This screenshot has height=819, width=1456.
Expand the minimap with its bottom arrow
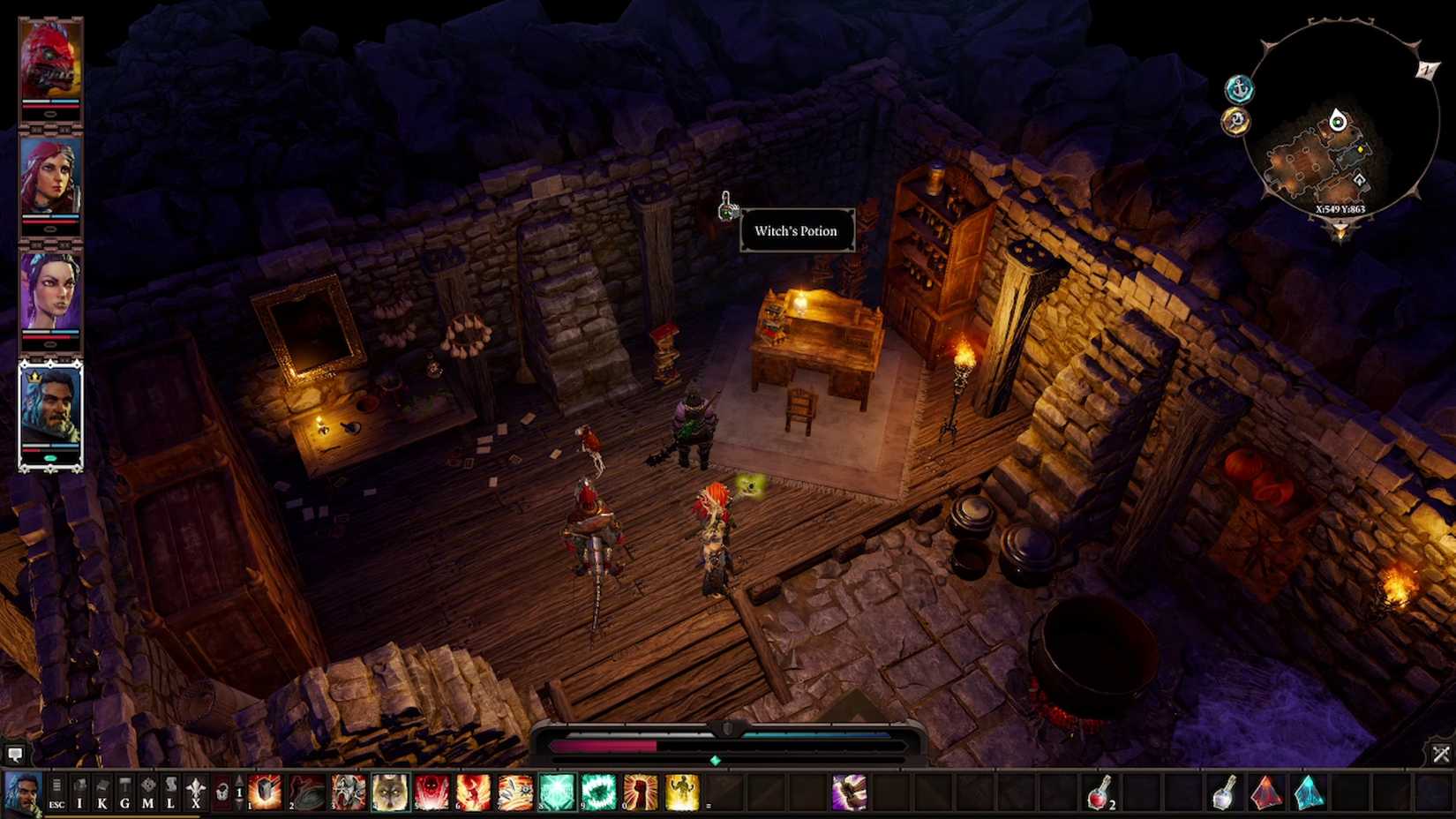pyautogui.click(x=1341, y=228)
